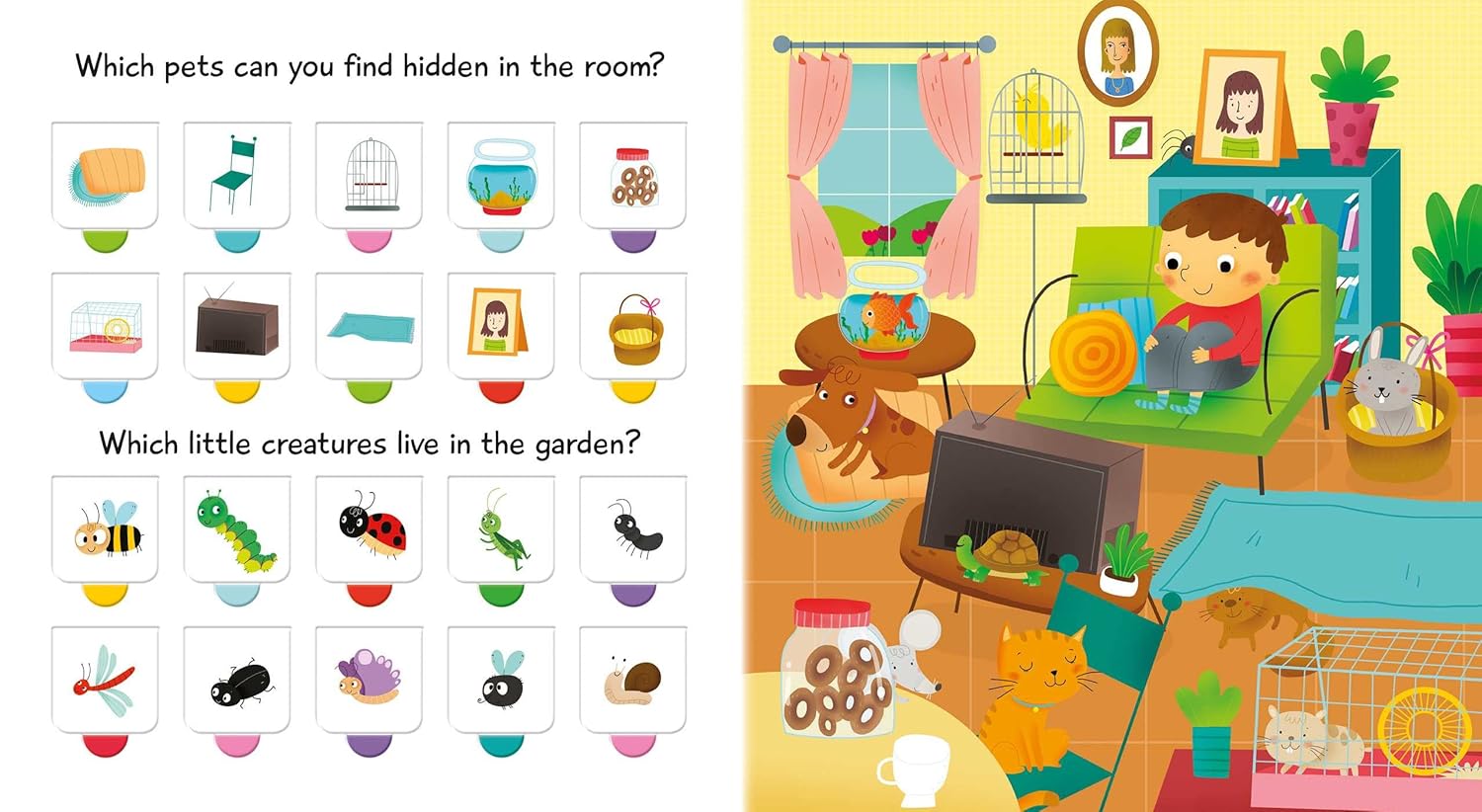Select the orange cushion tile
This screenshot has height=812, width=1482.
tap(105, 175)
